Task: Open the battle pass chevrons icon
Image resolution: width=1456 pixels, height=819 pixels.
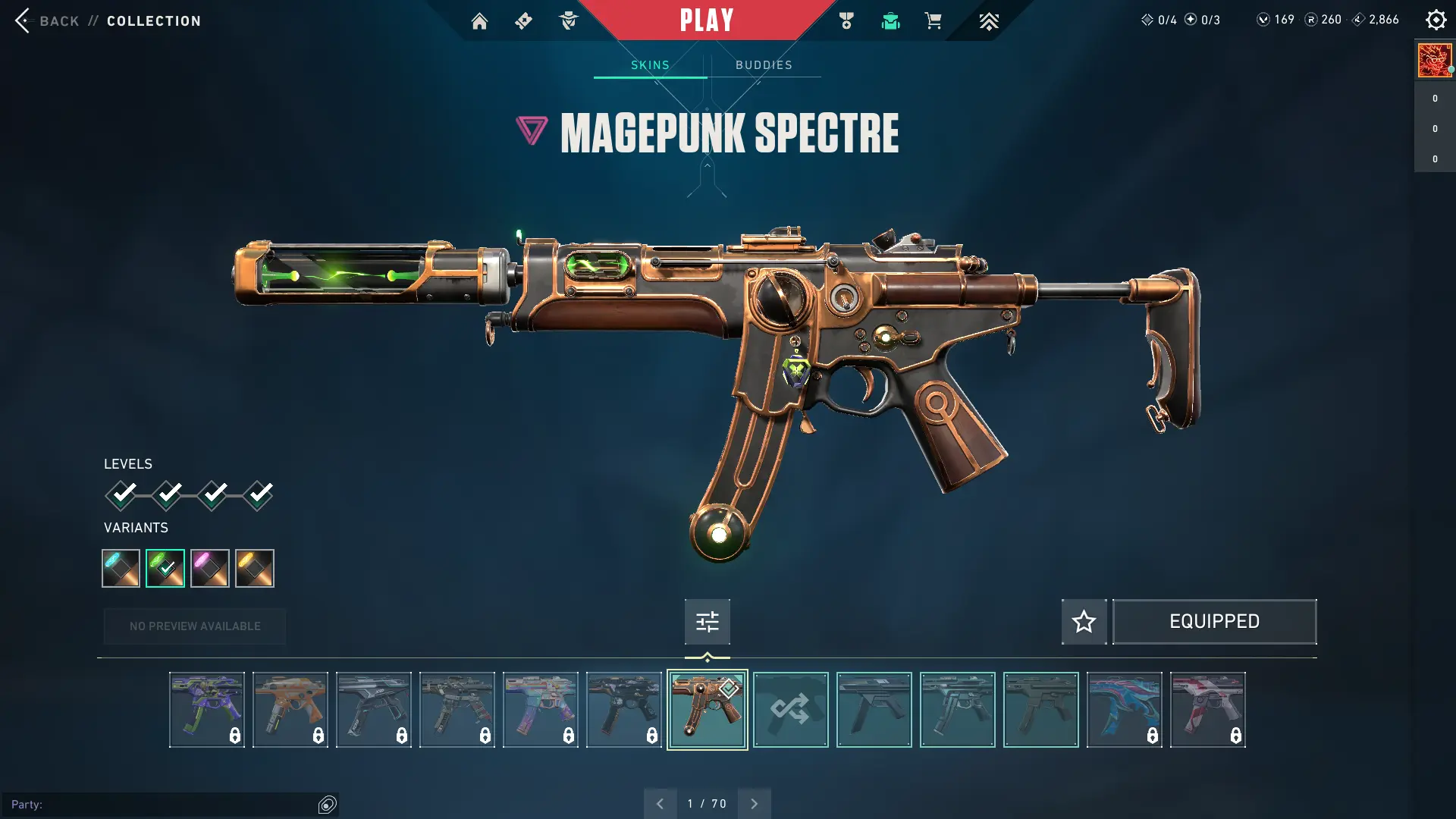Action: click(x=989, y=21)
